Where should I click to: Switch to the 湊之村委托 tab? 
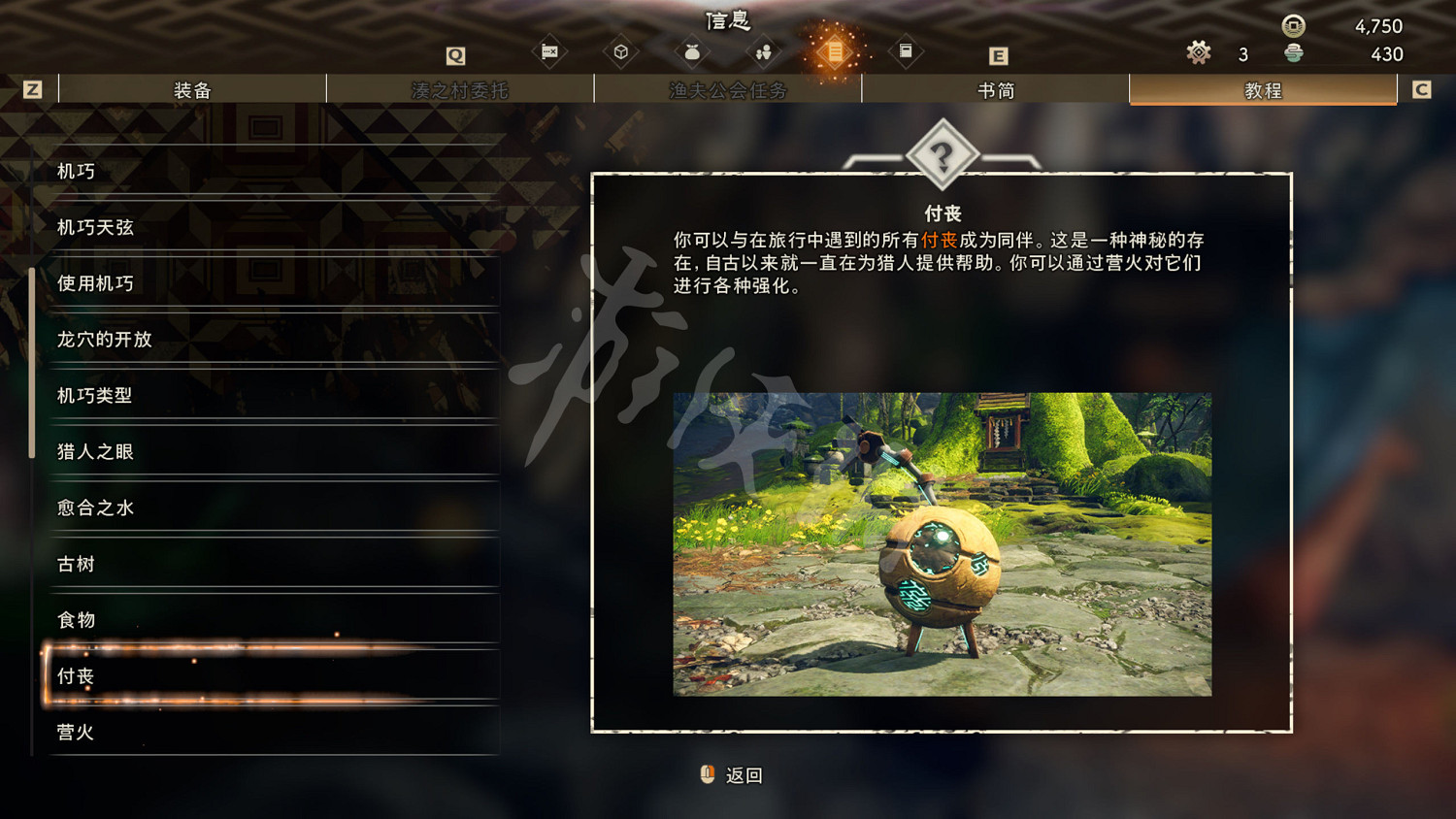(459, 89)
